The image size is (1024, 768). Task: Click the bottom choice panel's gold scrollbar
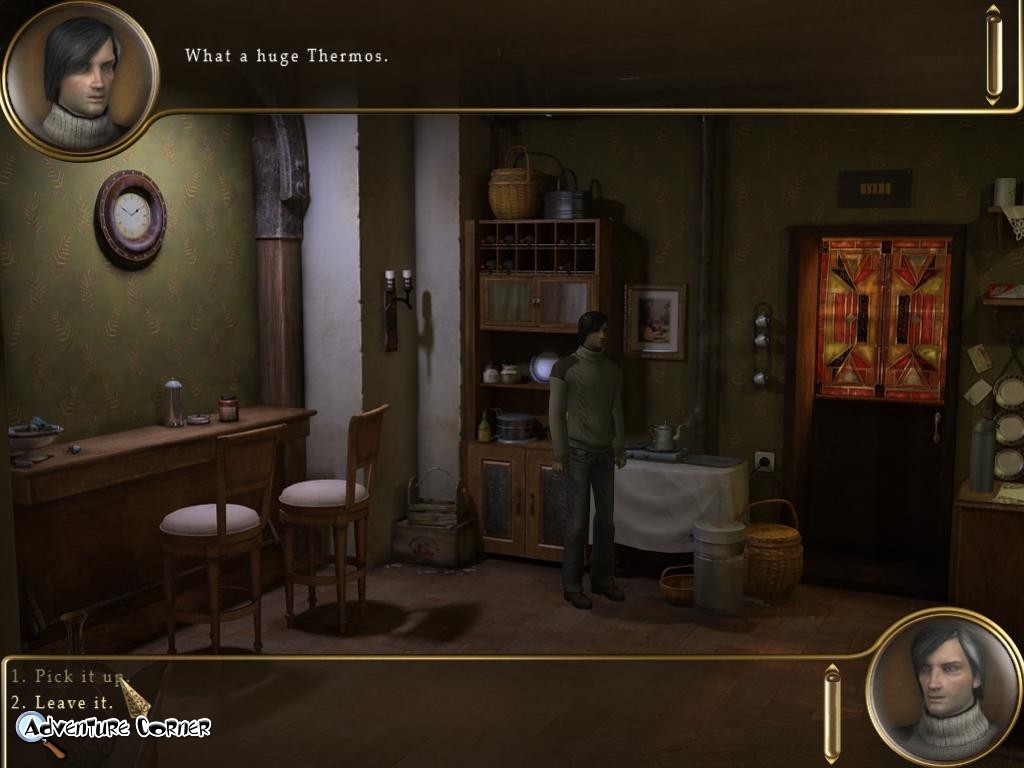(831, 713)
